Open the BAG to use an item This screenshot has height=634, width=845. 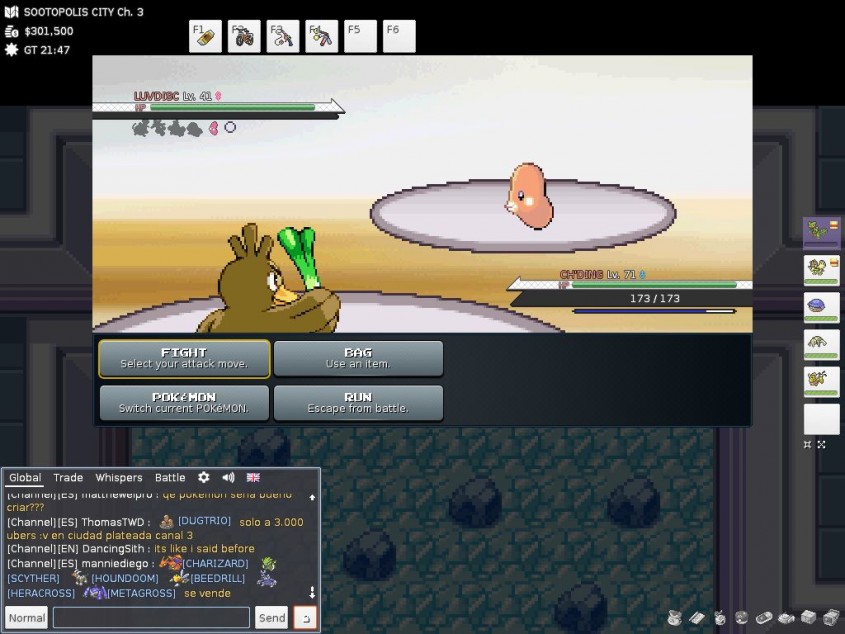click(x=358, y=358)
